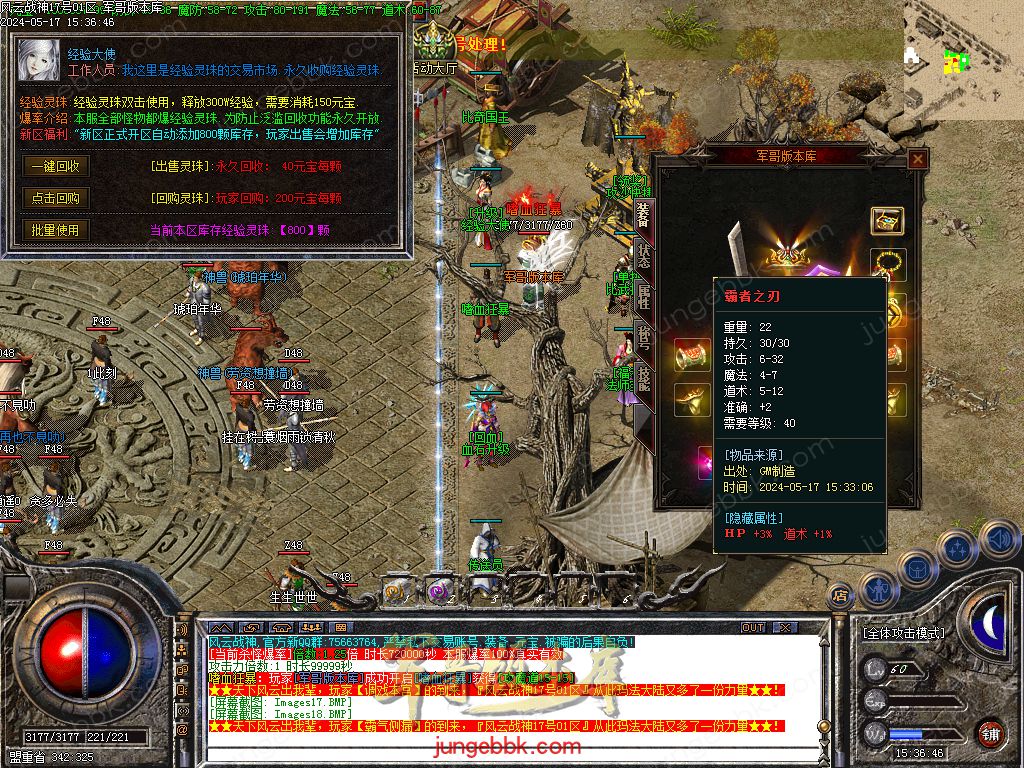The height and width of the screenshot is (768, 1024).
Task: Open the bag inventory round button
Action: (x=916, y=568)
